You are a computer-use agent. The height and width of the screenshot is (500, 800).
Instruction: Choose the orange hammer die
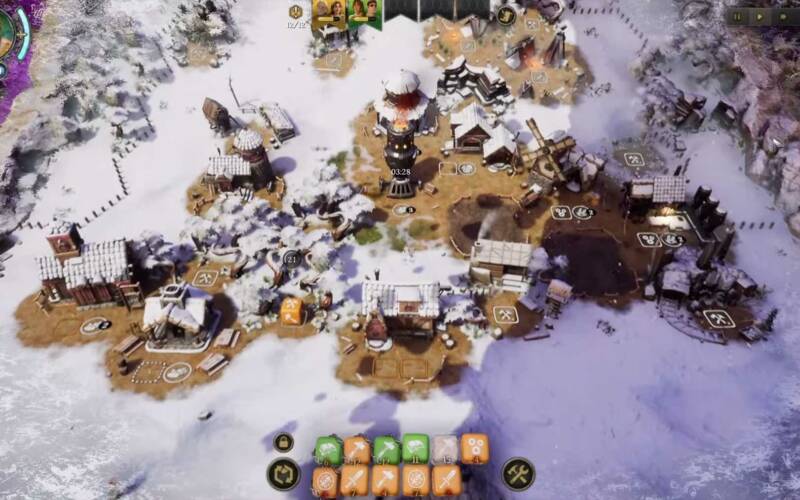(x=387, y=481)
